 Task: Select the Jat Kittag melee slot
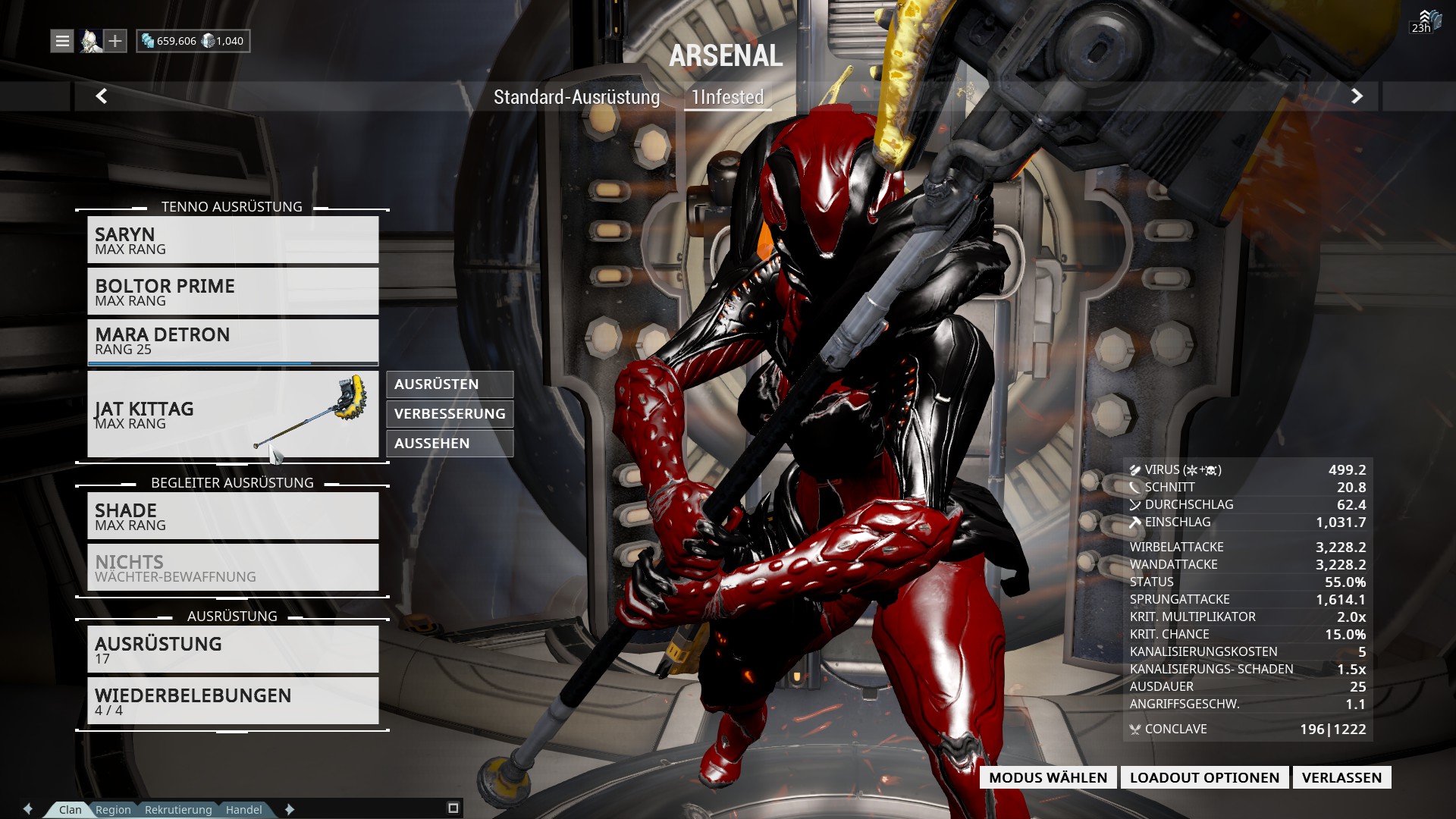233,414
